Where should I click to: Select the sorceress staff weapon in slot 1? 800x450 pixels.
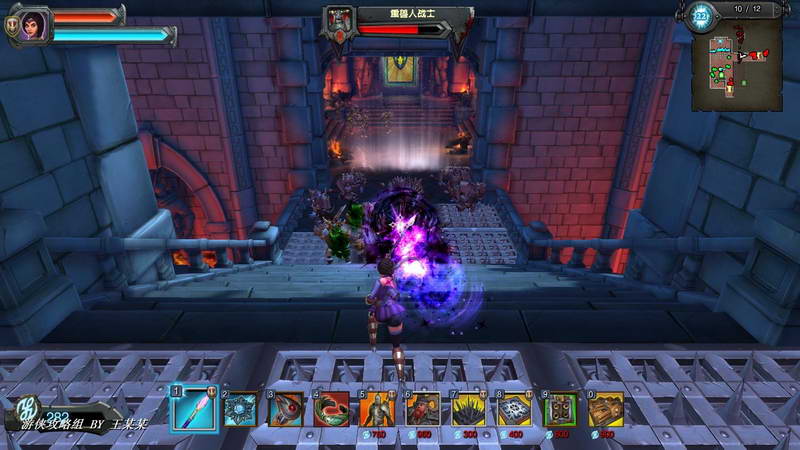point(194,409)
